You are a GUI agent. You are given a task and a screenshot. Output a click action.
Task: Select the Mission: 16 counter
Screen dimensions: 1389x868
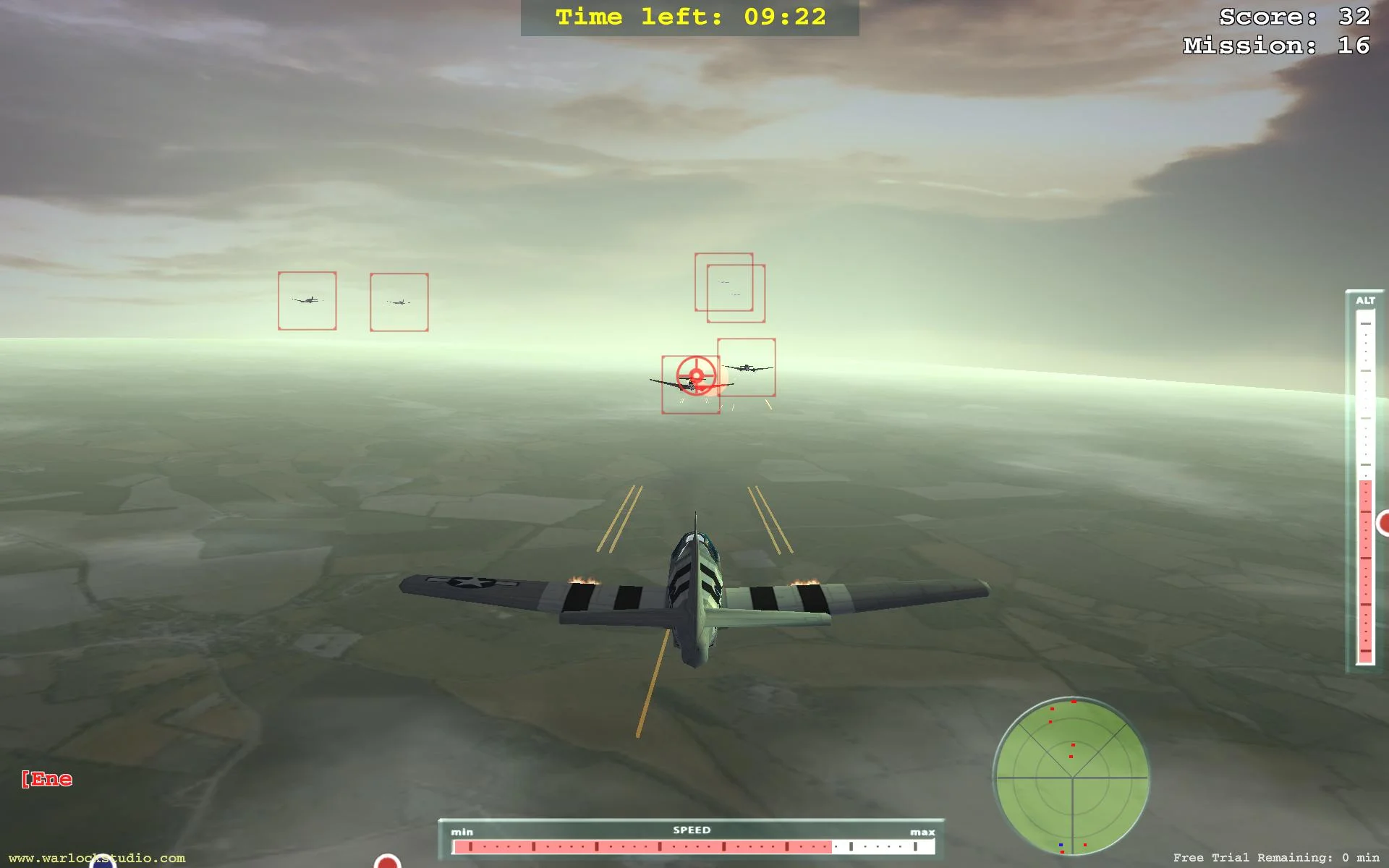(x=1275, y=45)
